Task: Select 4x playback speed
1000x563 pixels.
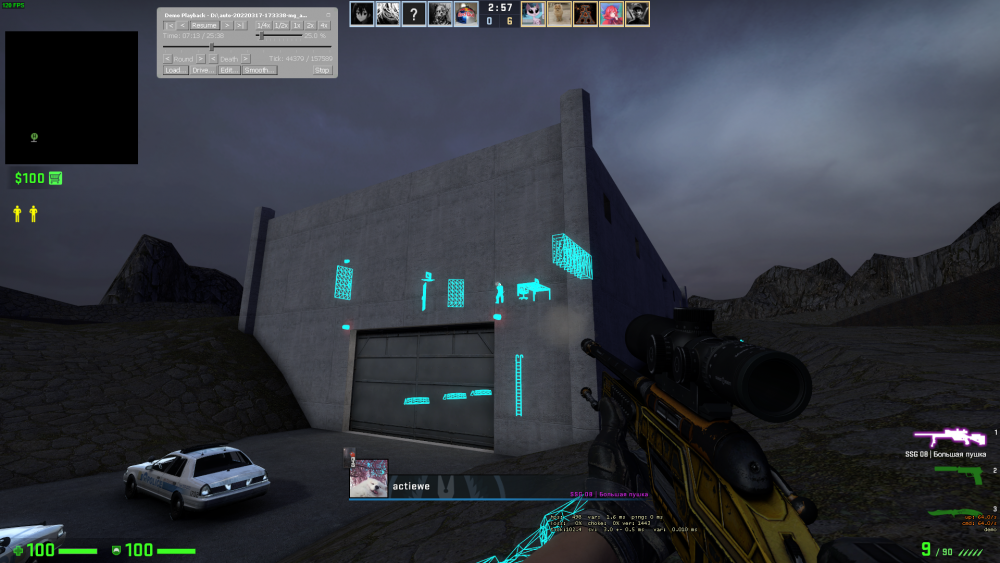Action: (324, 25)
